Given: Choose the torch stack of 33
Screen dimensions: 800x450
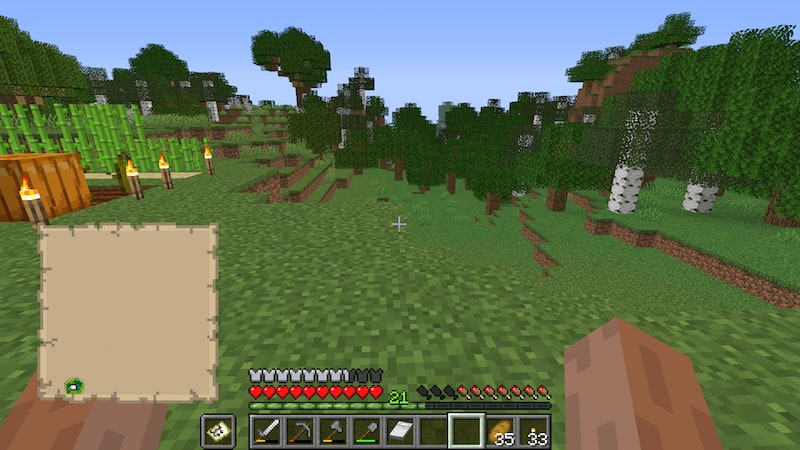Looking at the screenshot, I should [x=533, y=431].
